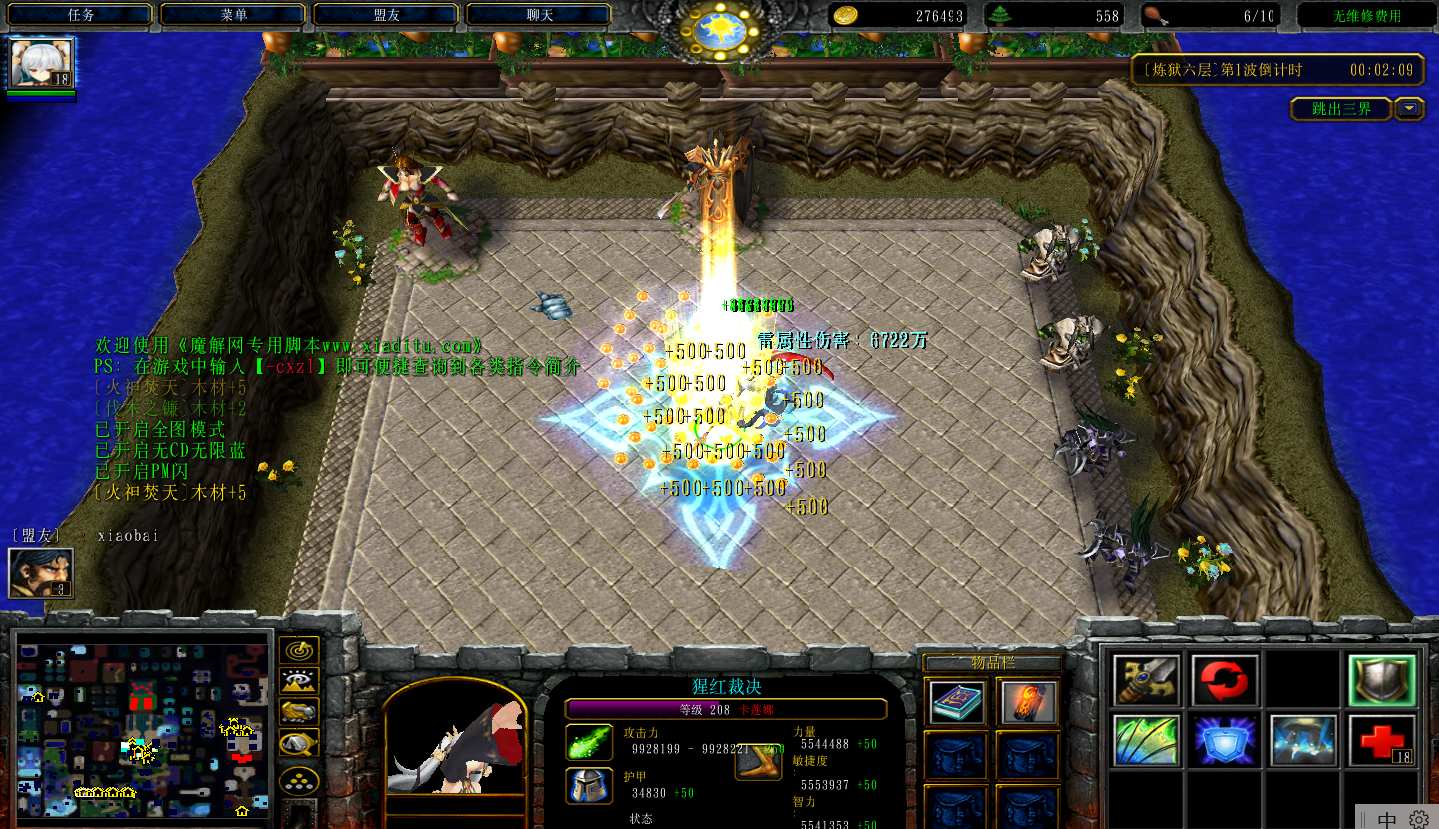This screenshot has width=1439, height=829.
Task: Activate the red circular arrows ability
Action: (1225, 681)
